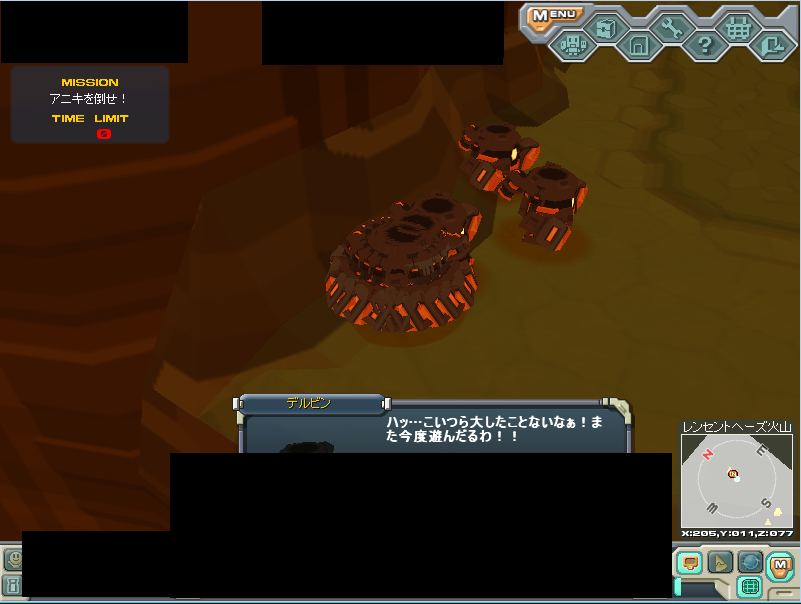
Task: Open the wrench settings icon
Action: [x=671, y=27]
